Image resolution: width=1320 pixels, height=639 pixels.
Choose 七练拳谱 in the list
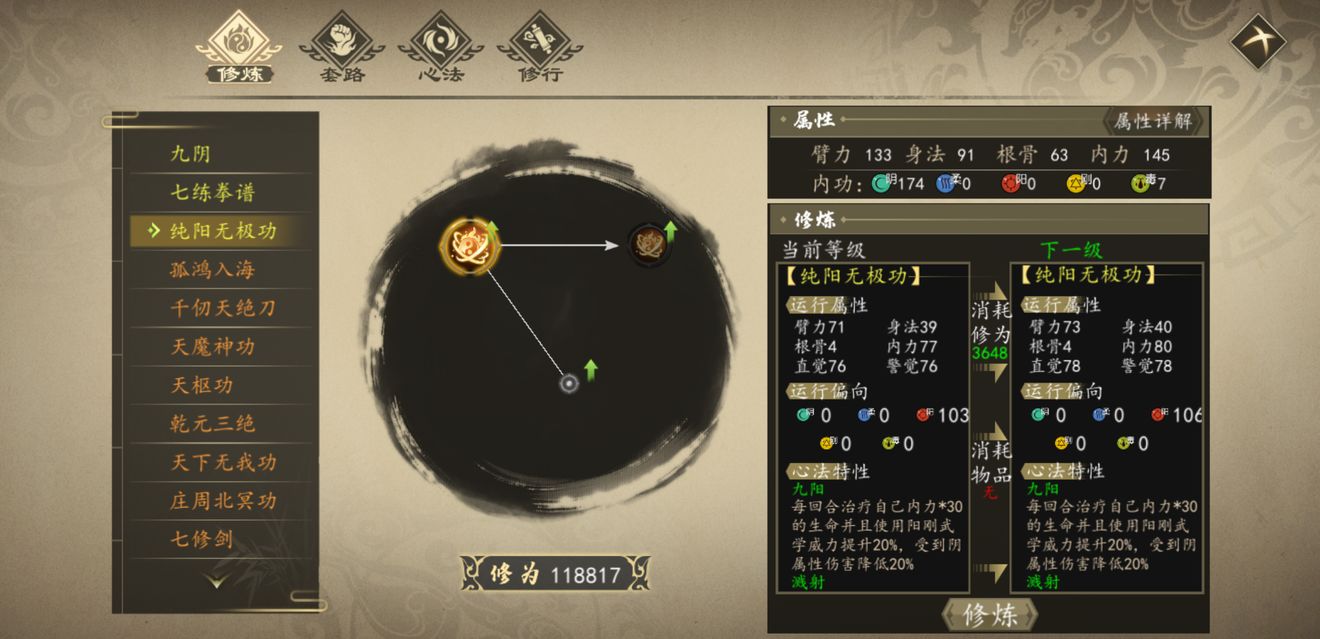(x=212, y=192)
